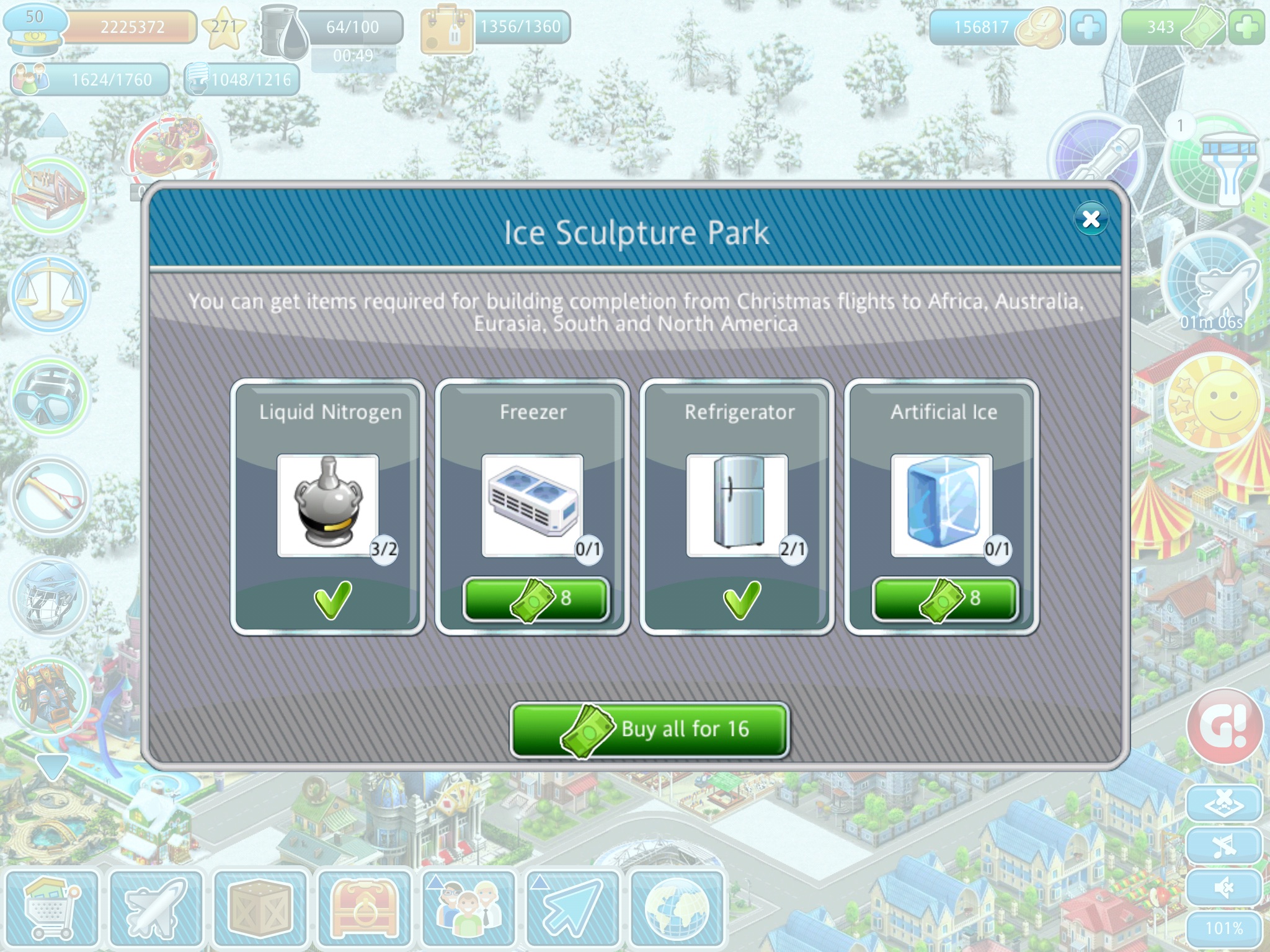Open the justice scales quest icon

[50, 294]
